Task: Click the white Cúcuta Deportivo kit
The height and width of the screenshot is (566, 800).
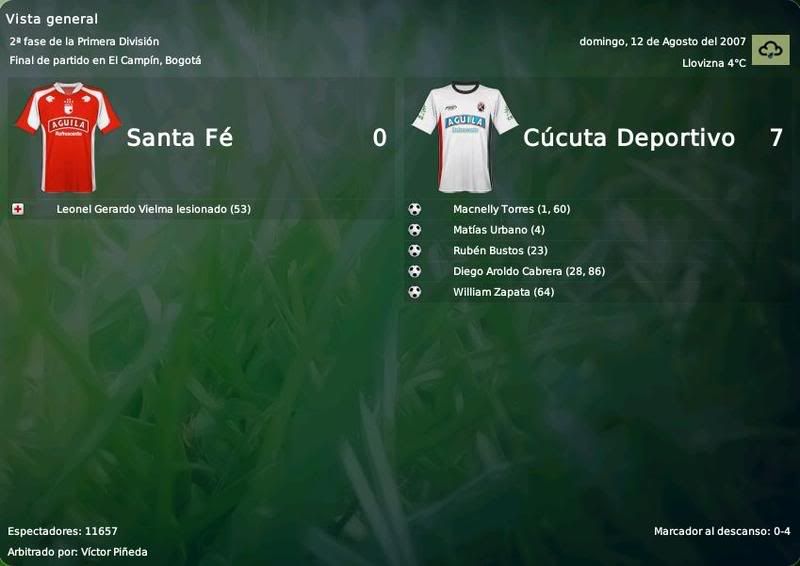Action: 465,136
